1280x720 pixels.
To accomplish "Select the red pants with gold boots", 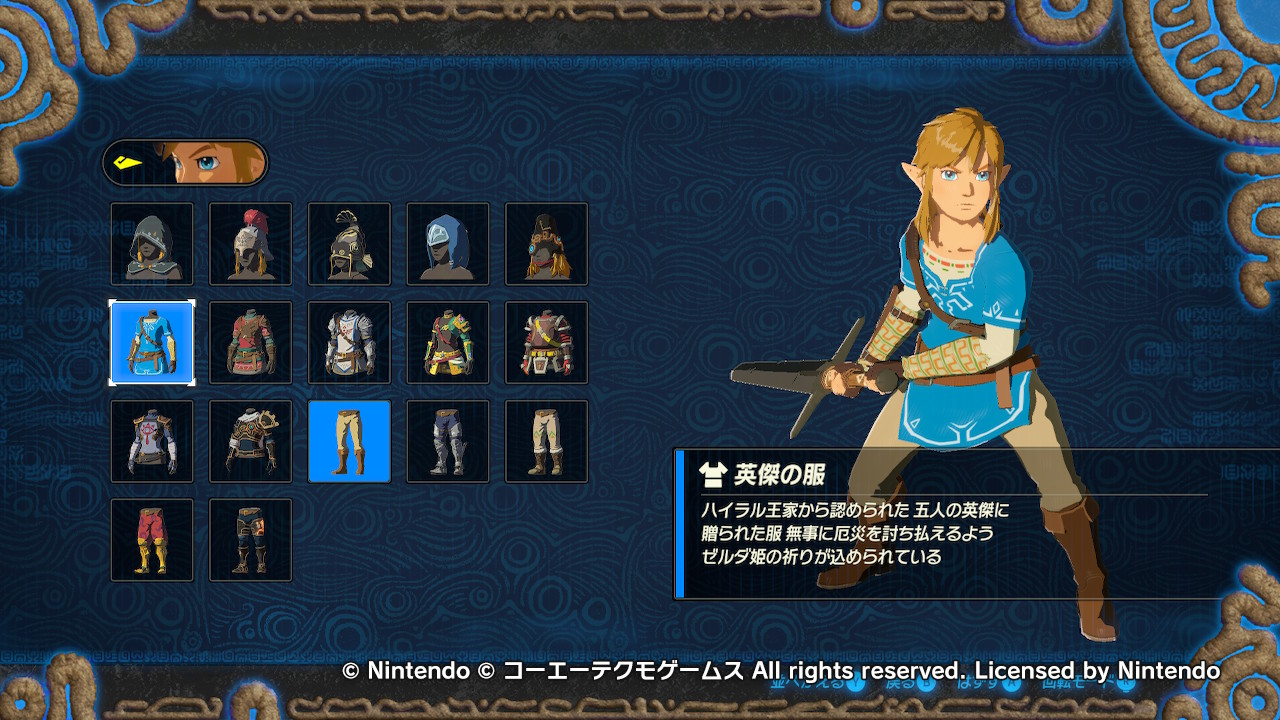I will click(x=152, y=540).
